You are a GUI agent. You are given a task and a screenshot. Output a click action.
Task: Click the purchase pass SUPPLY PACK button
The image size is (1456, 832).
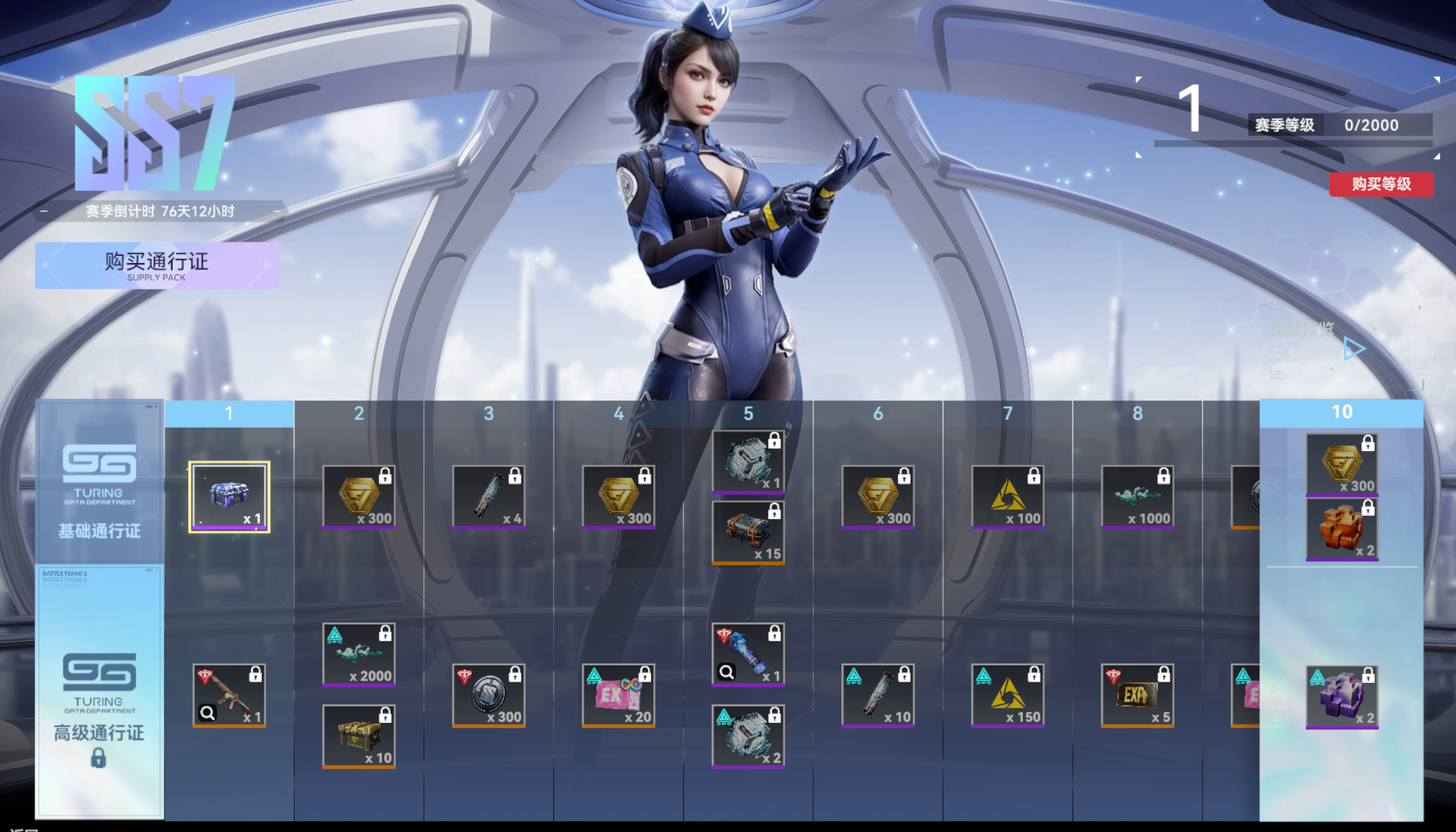(x=157, y=266)
